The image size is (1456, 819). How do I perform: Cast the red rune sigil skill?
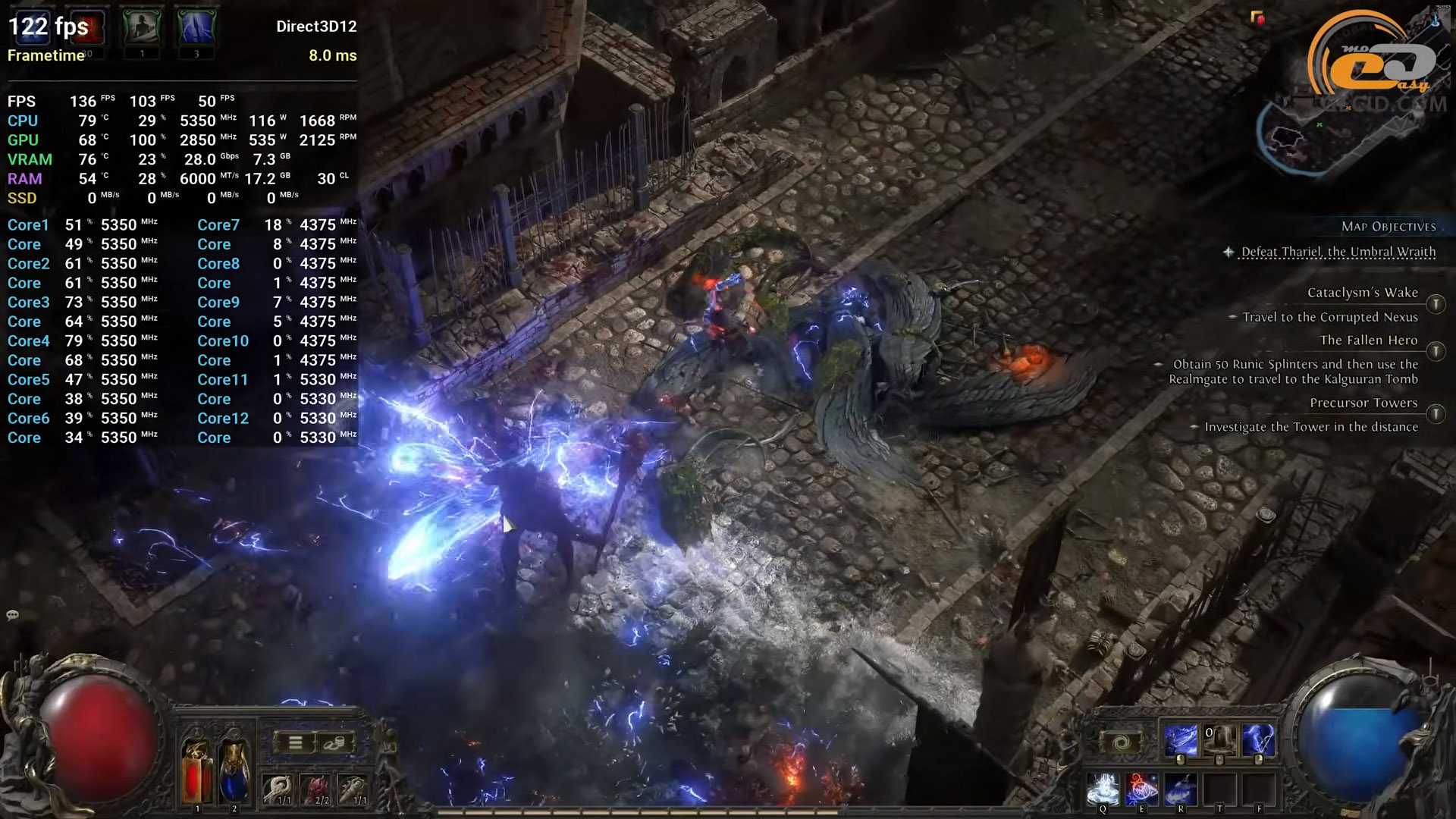click(x=1142, y=789)
